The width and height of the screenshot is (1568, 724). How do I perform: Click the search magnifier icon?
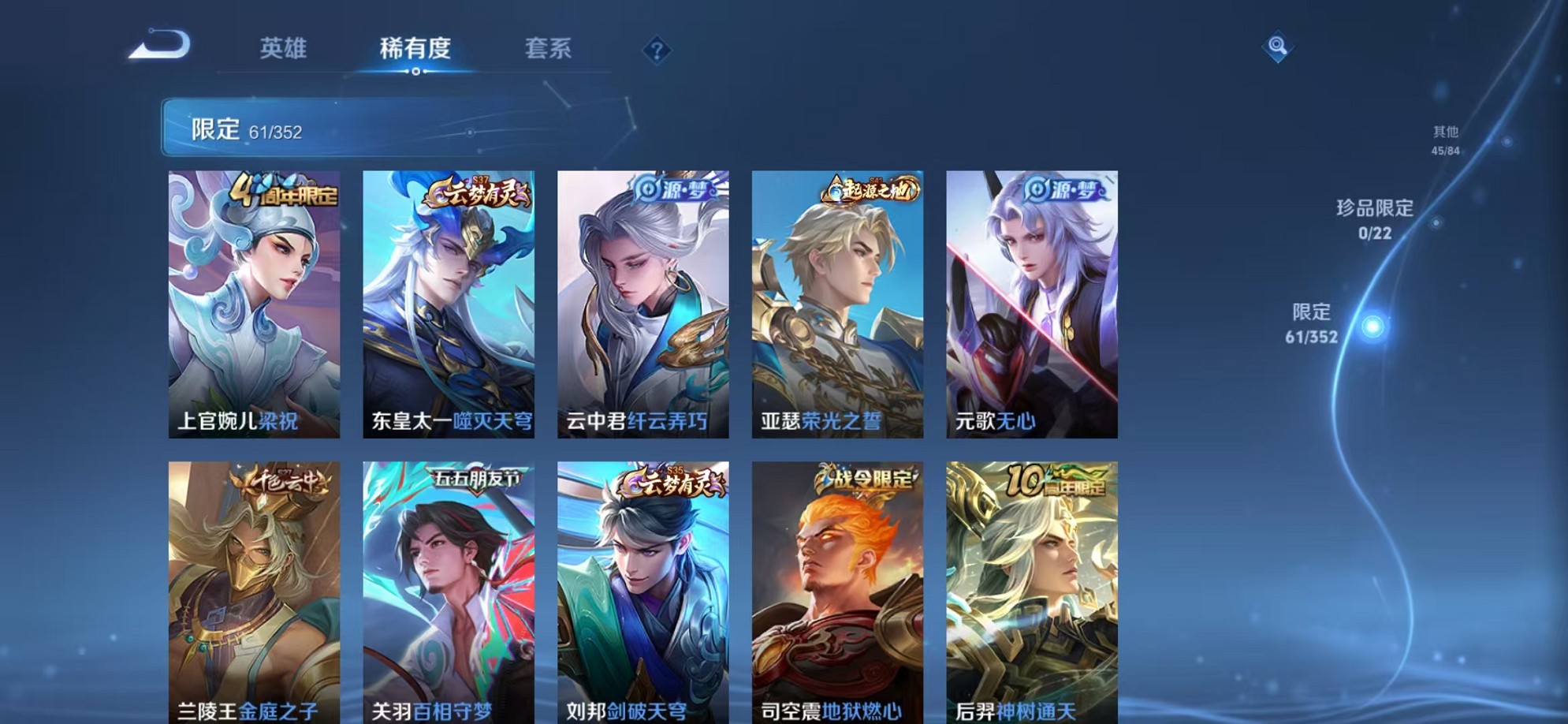pos(1277,47)
